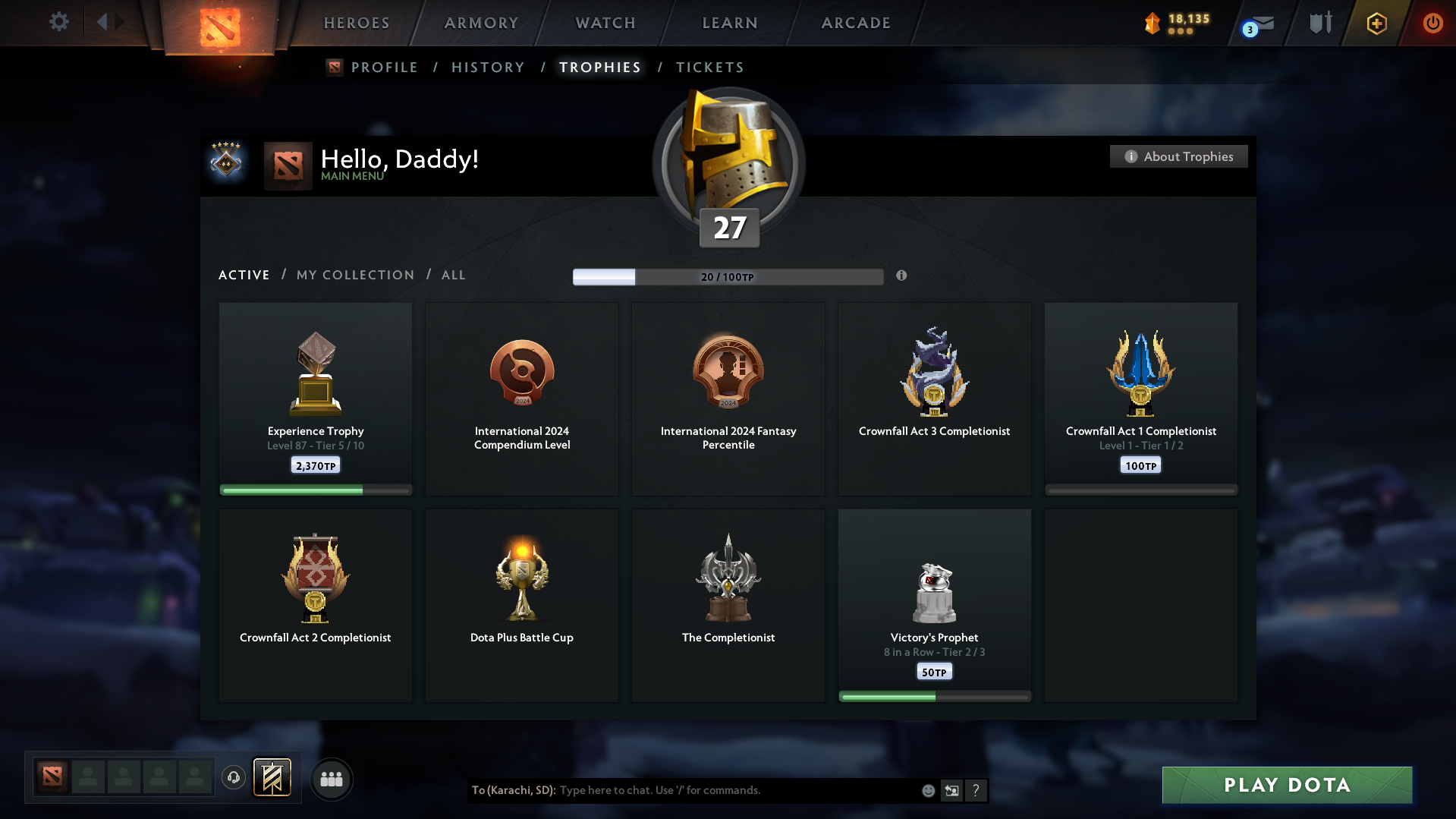Click the chat help question mark icon
The image size is (1456, 819).
point(976,790)
